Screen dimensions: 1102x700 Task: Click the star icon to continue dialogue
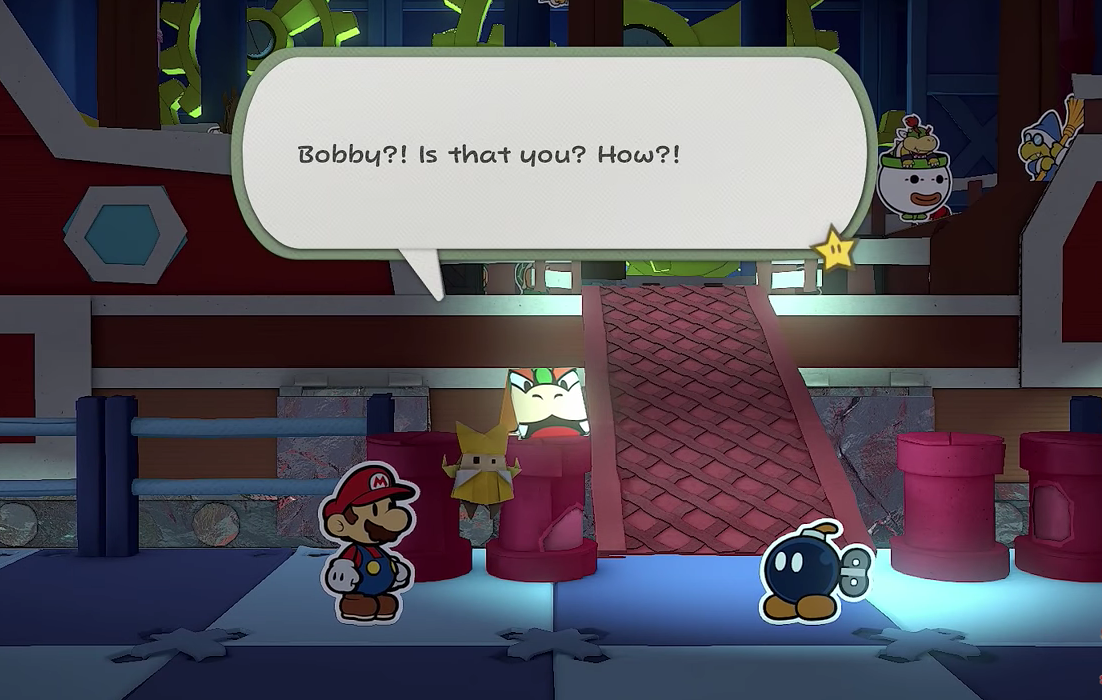(x=836, y=249)
